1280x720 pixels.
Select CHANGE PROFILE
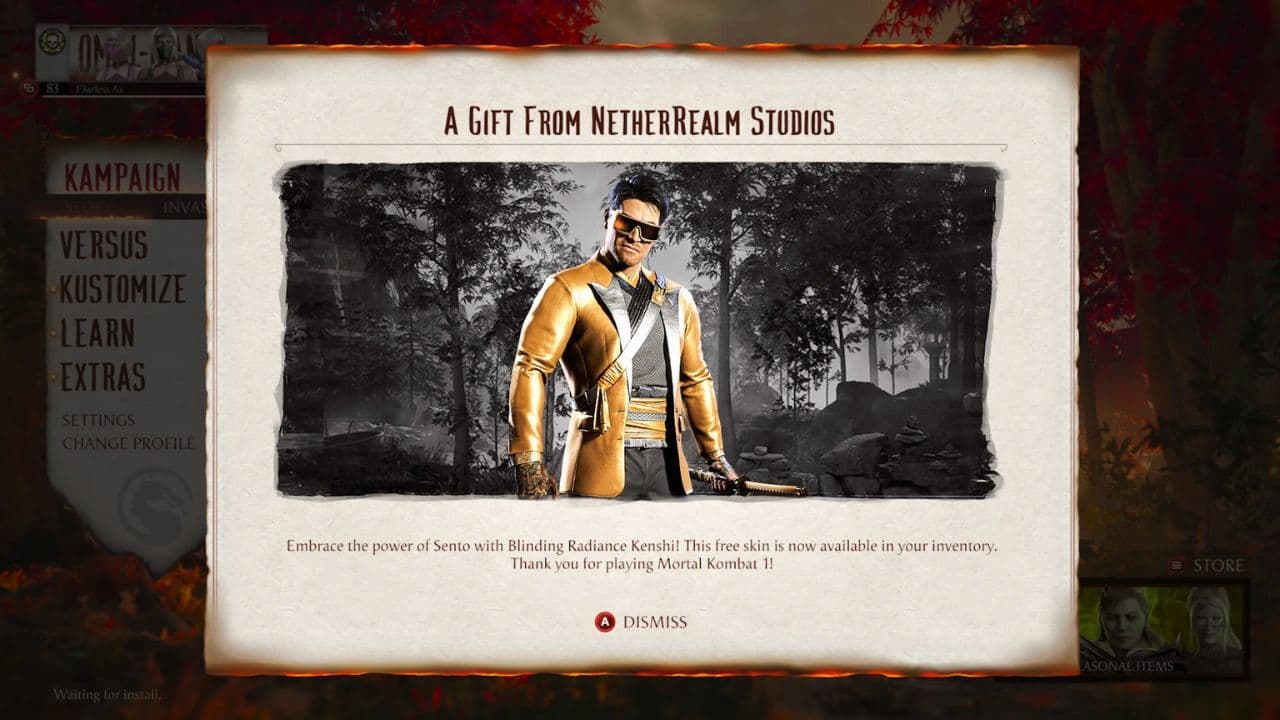(125, 441)
